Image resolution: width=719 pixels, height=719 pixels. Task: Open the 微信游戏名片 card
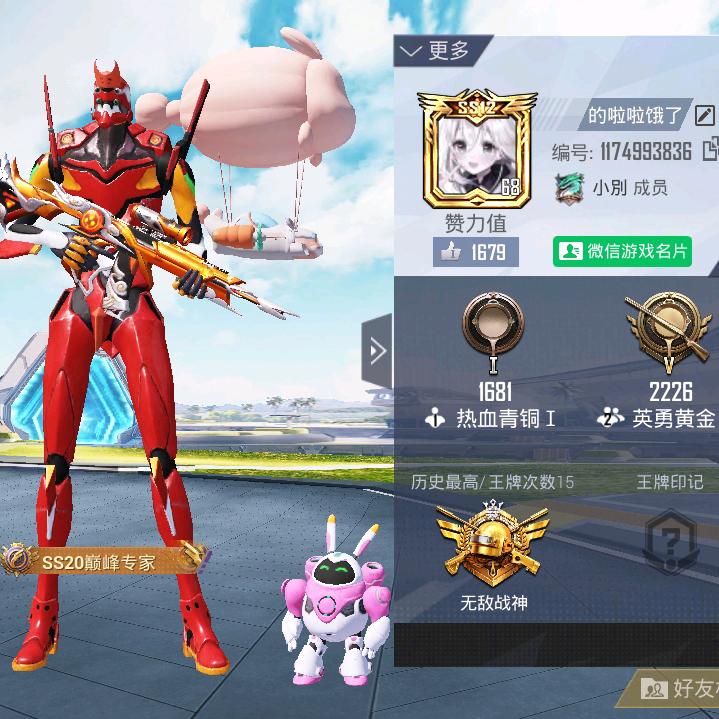(622, 251)
